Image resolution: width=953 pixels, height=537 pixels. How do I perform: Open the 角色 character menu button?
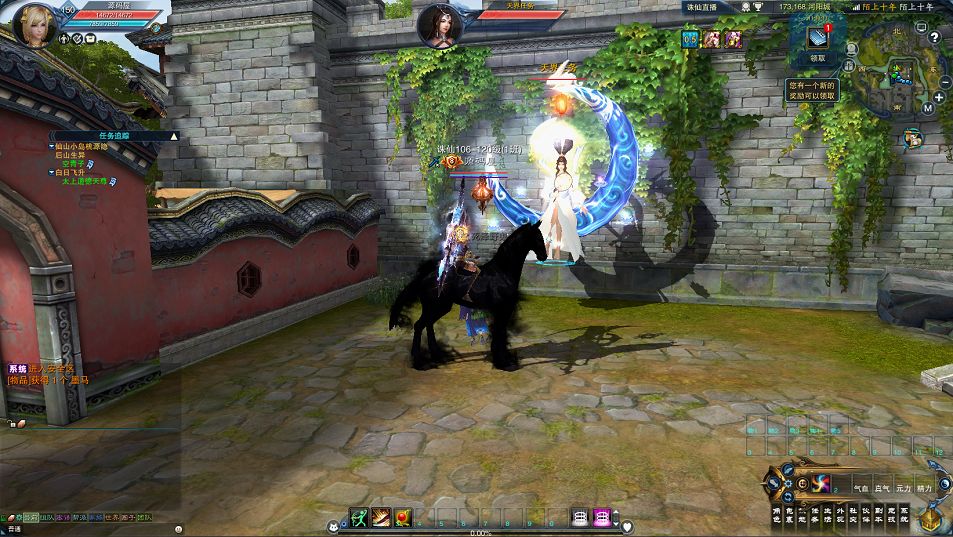776,516
